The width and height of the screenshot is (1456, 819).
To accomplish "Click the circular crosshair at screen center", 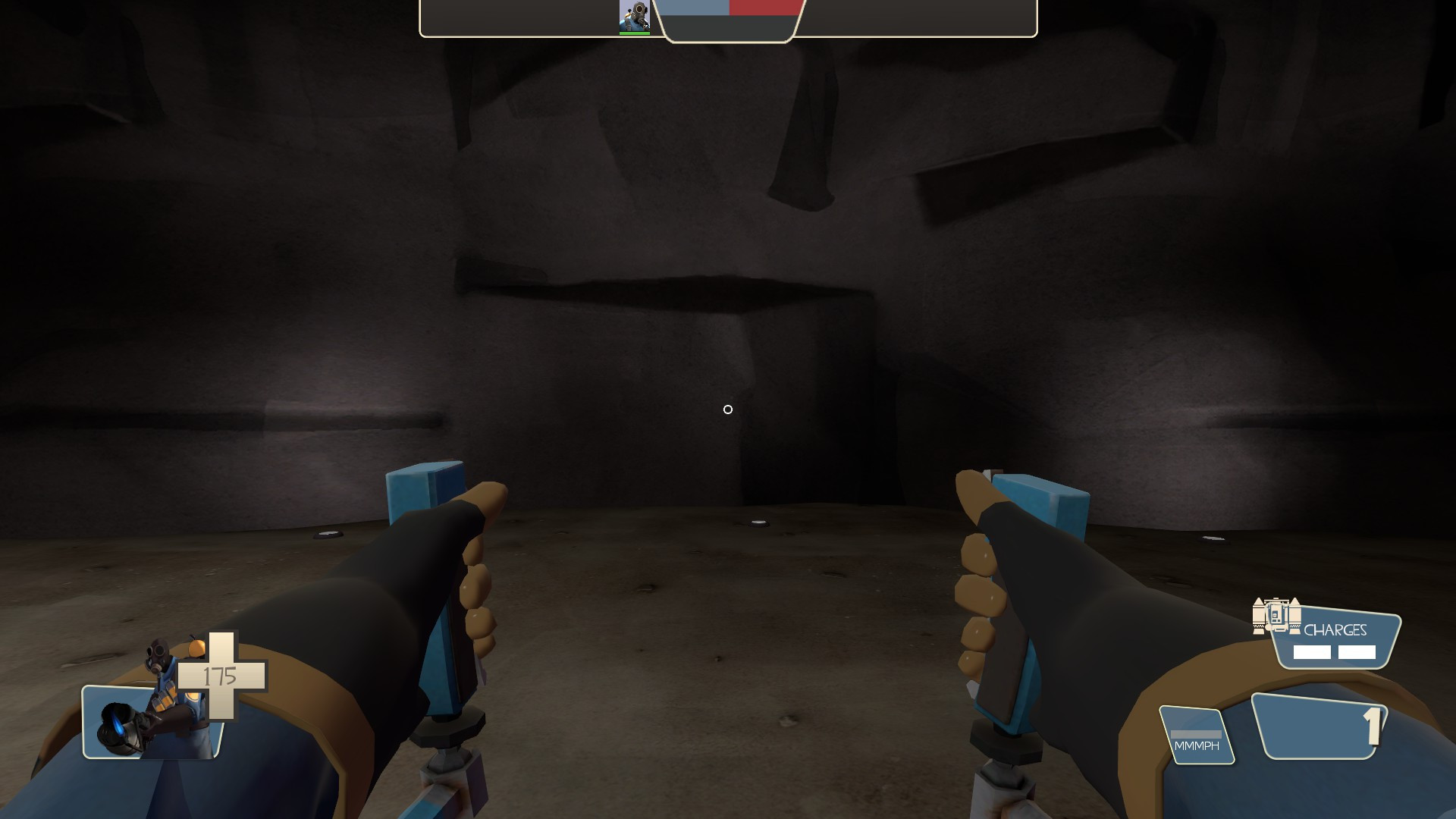I will click(x=728, y=409).
